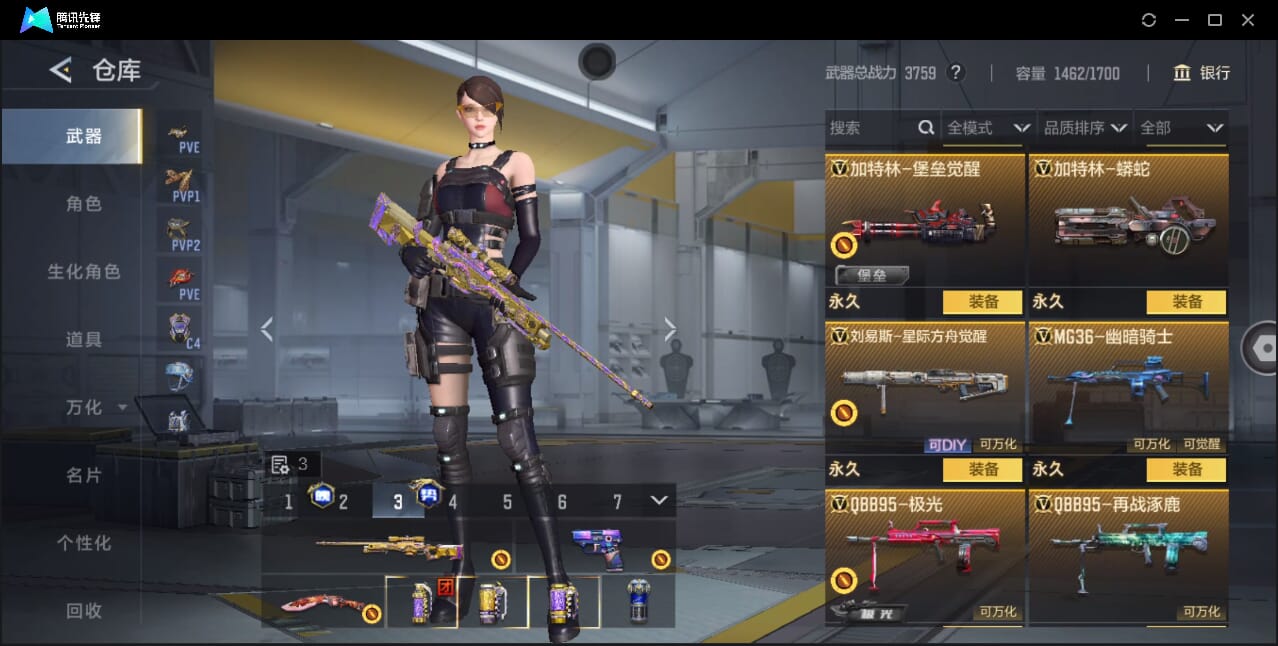
Task: Select the QBB95-极光 weapon card
Action: click(x=925, y=555)
